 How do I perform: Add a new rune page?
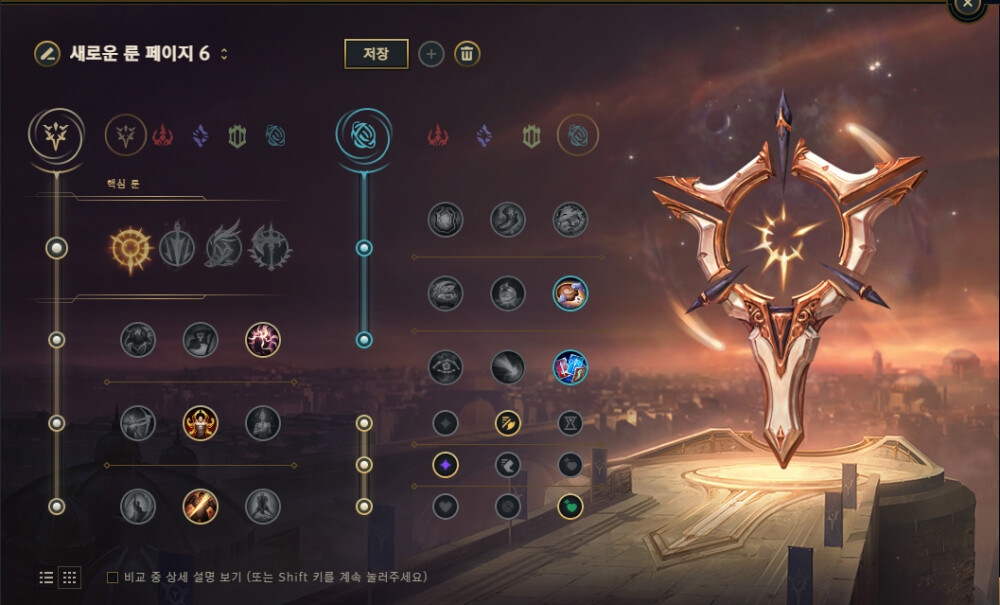431,54
